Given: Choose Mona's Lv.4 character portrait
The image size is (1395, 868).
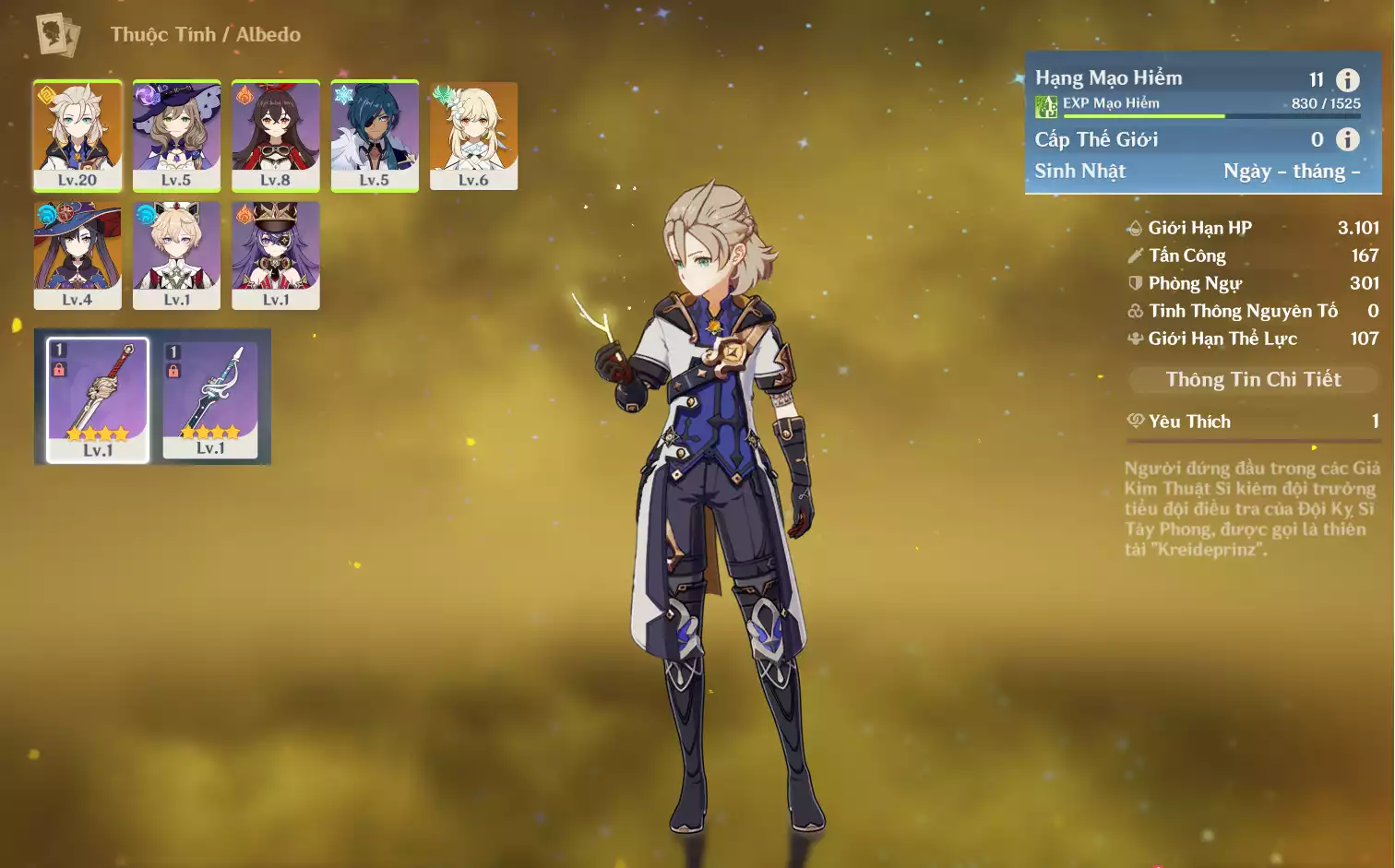Looking at the screenshot, I should coord(77,255).
